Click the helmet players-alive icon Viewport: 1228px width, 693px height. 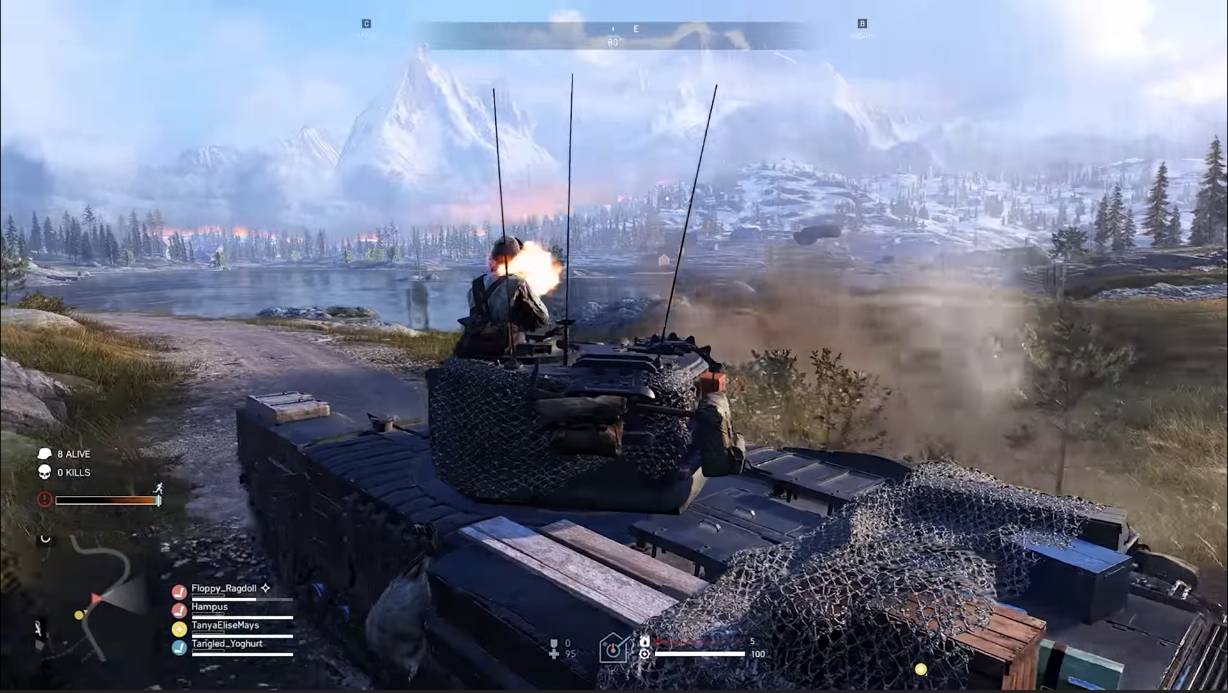(x=45, y=454)
